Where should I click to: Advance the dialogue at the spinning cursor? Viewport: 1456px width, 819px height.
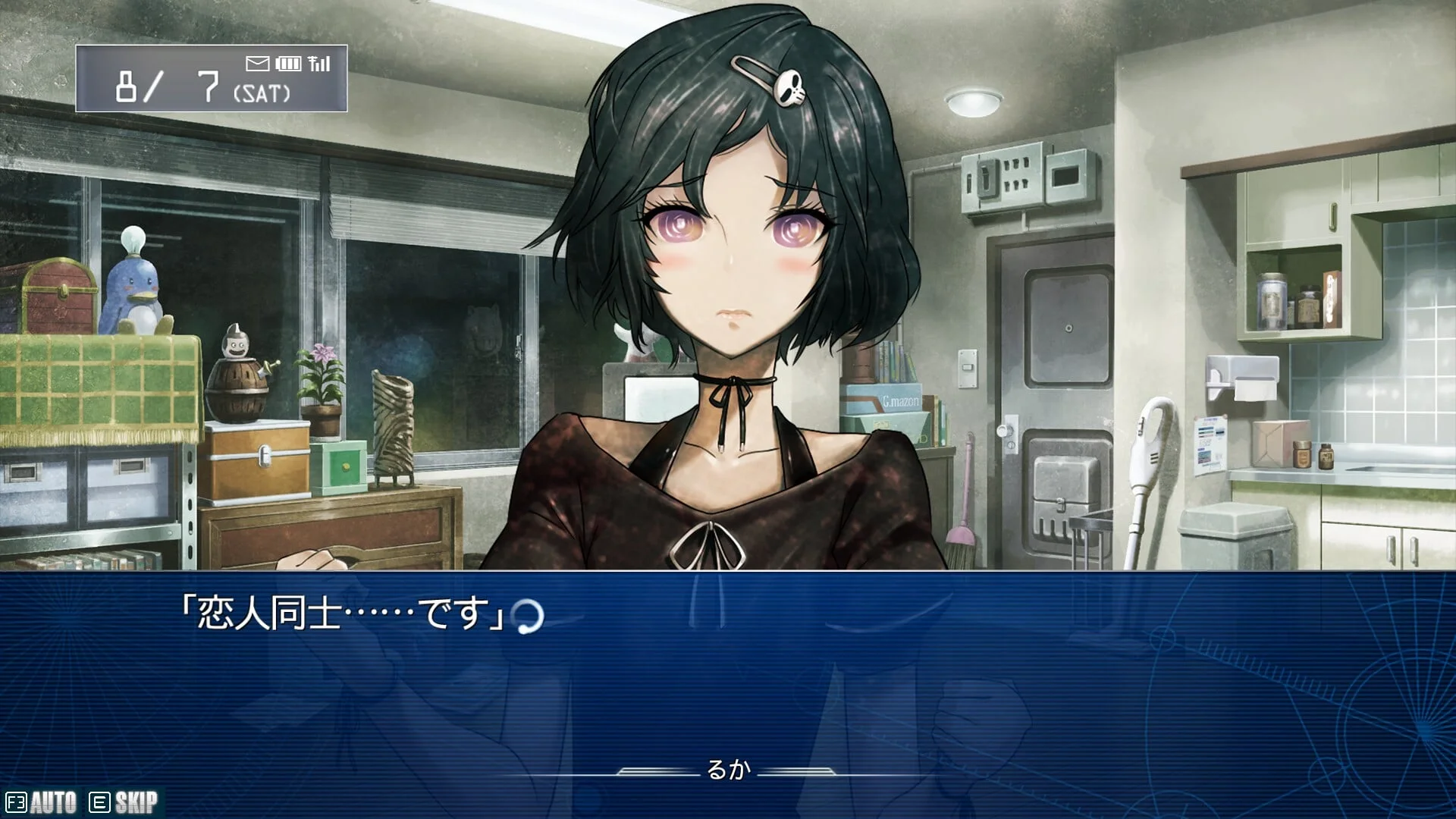pos(529,617)
